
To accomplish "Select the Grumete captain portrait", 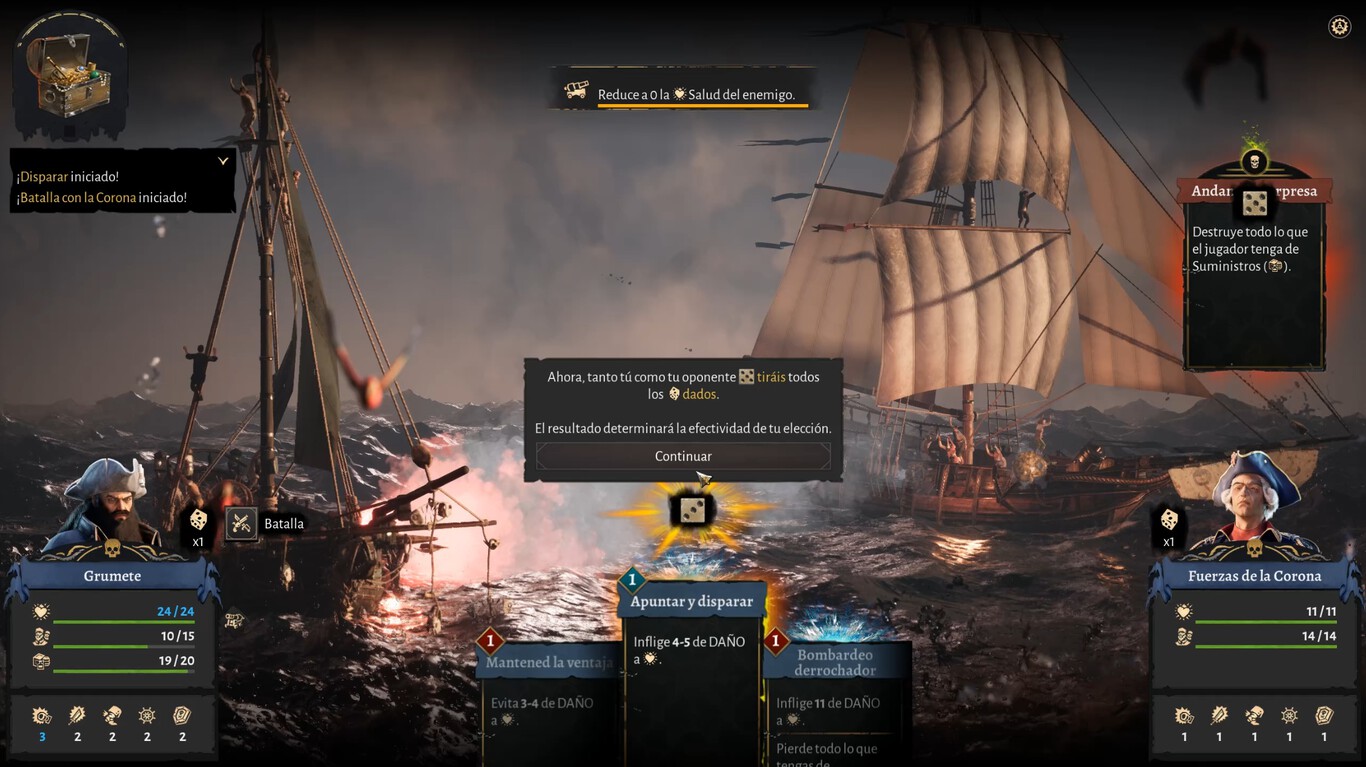I will click(x=108, y=507).
